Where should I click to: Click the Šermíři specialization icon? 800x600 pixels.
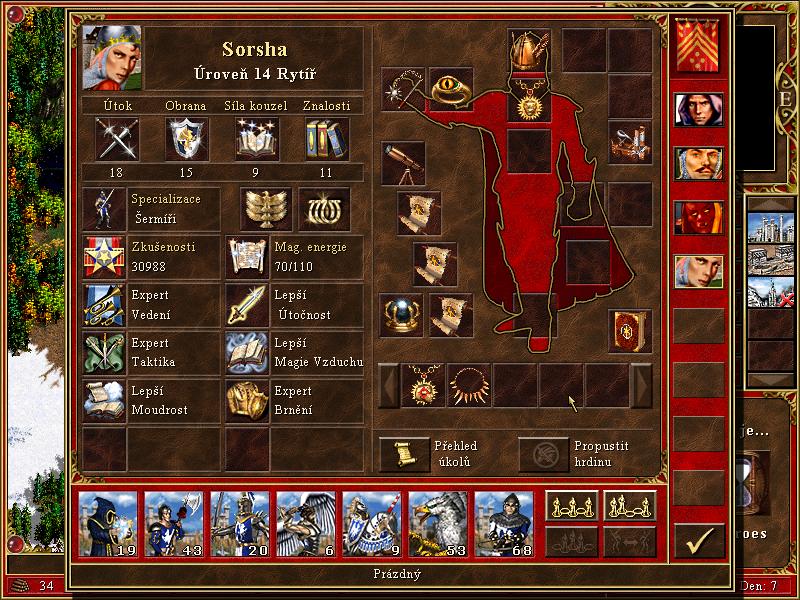(103, 209)
